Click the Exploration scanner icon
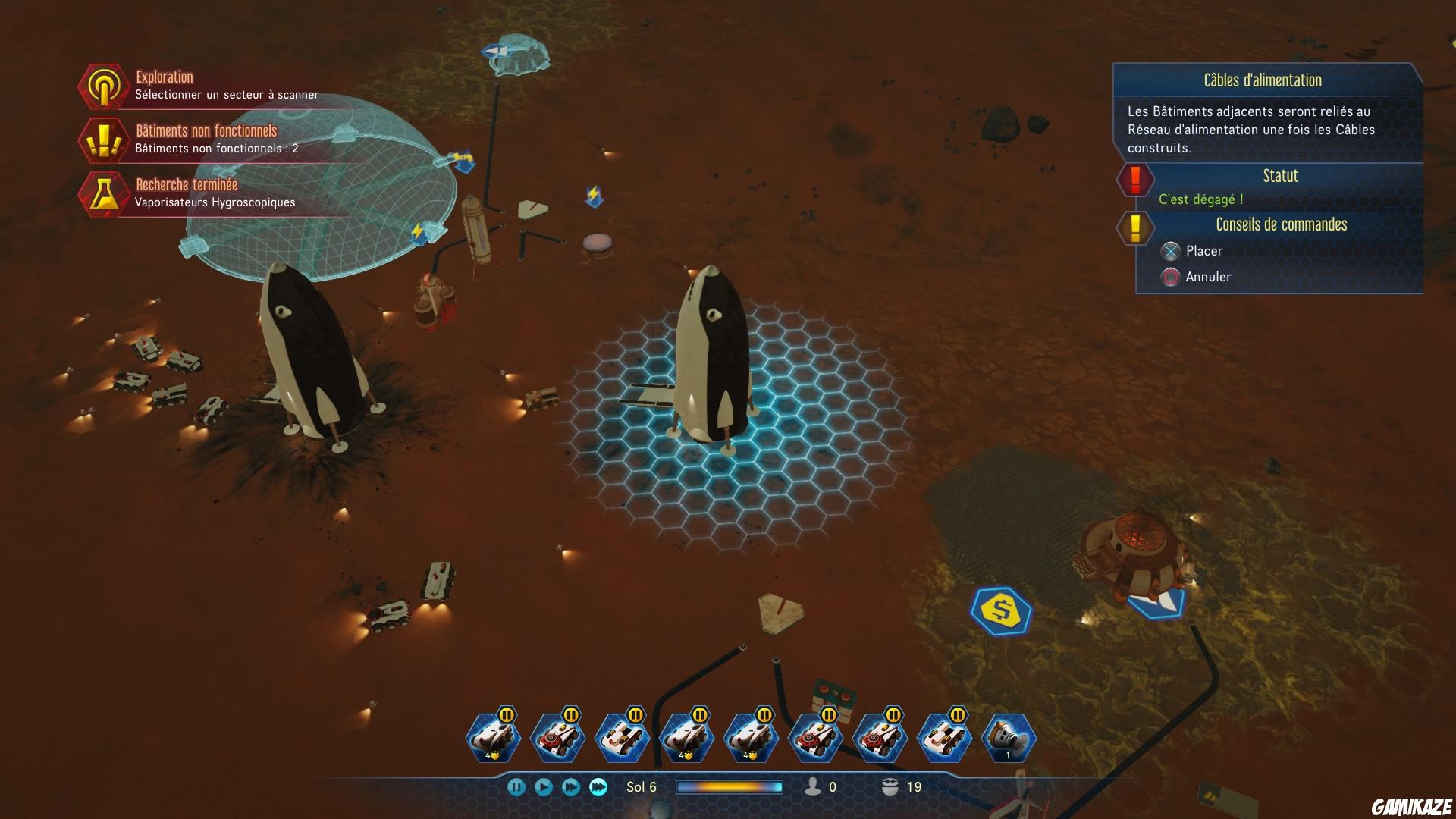This screenshot has width=1456, height=819. pyautogui.click(x=104, y=86)
